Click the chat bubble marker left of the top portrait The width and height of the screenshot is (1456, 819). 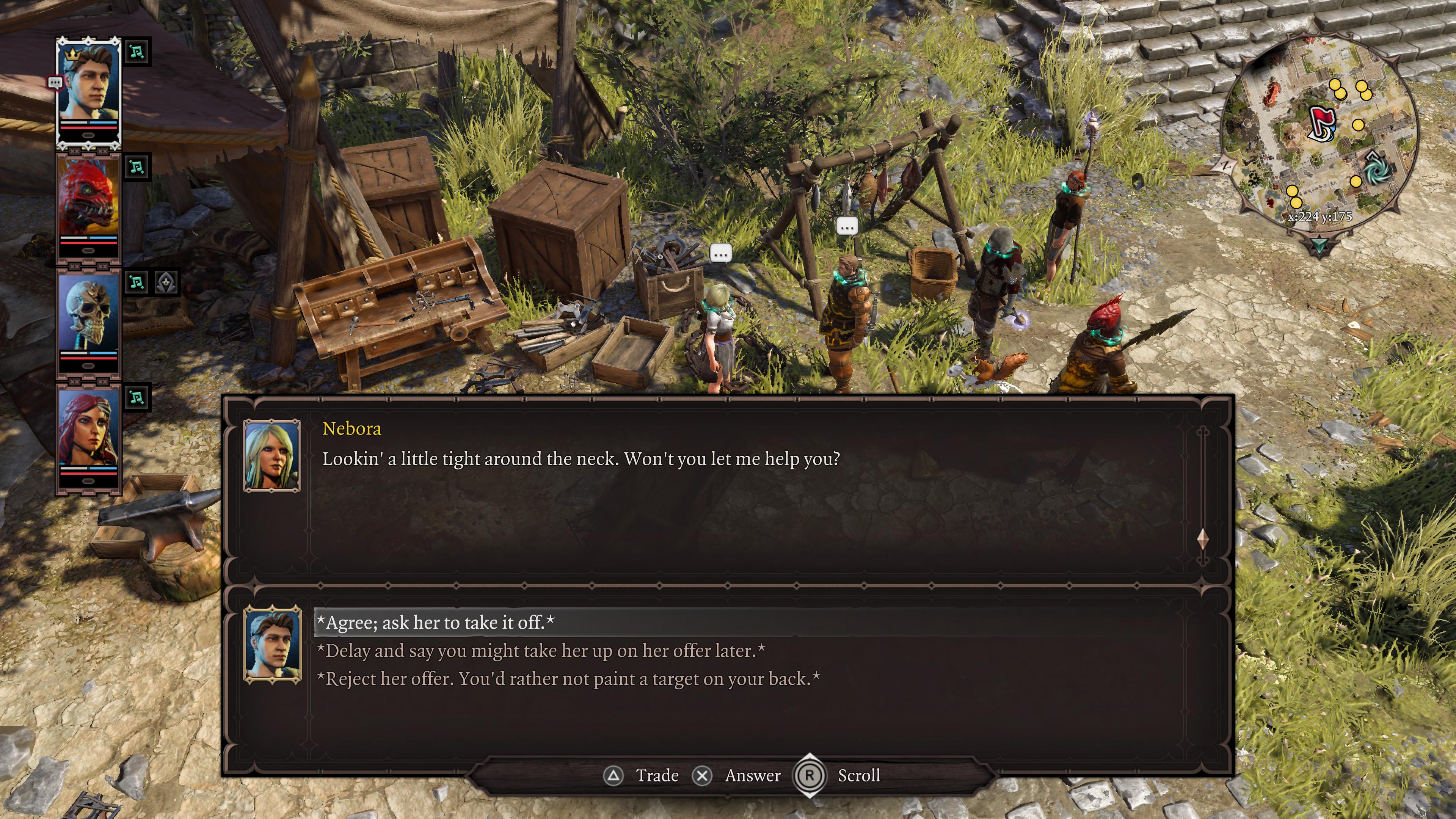55,82
